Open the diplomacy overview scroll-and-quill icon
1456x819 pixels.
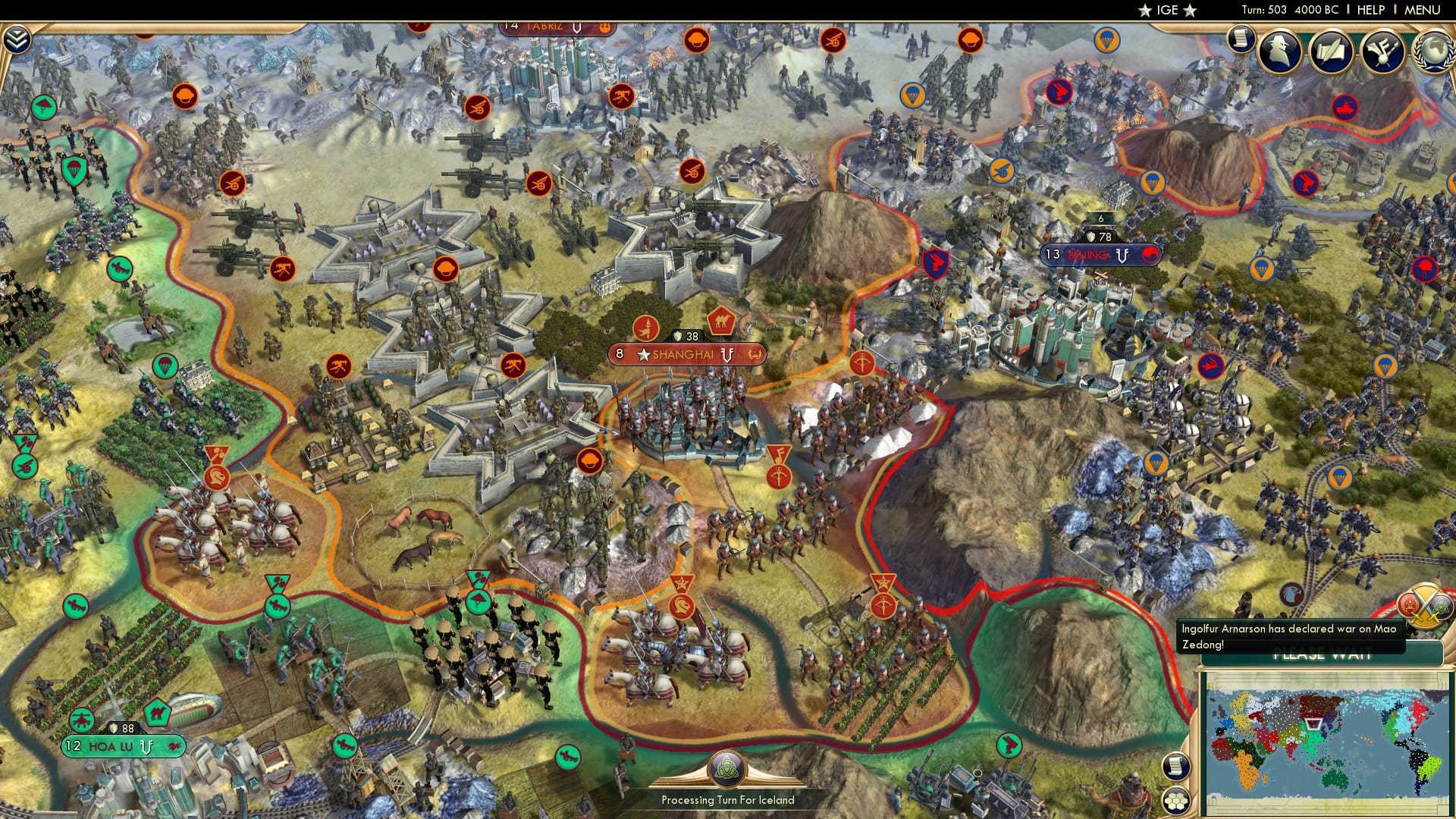tap(1331, 50)
